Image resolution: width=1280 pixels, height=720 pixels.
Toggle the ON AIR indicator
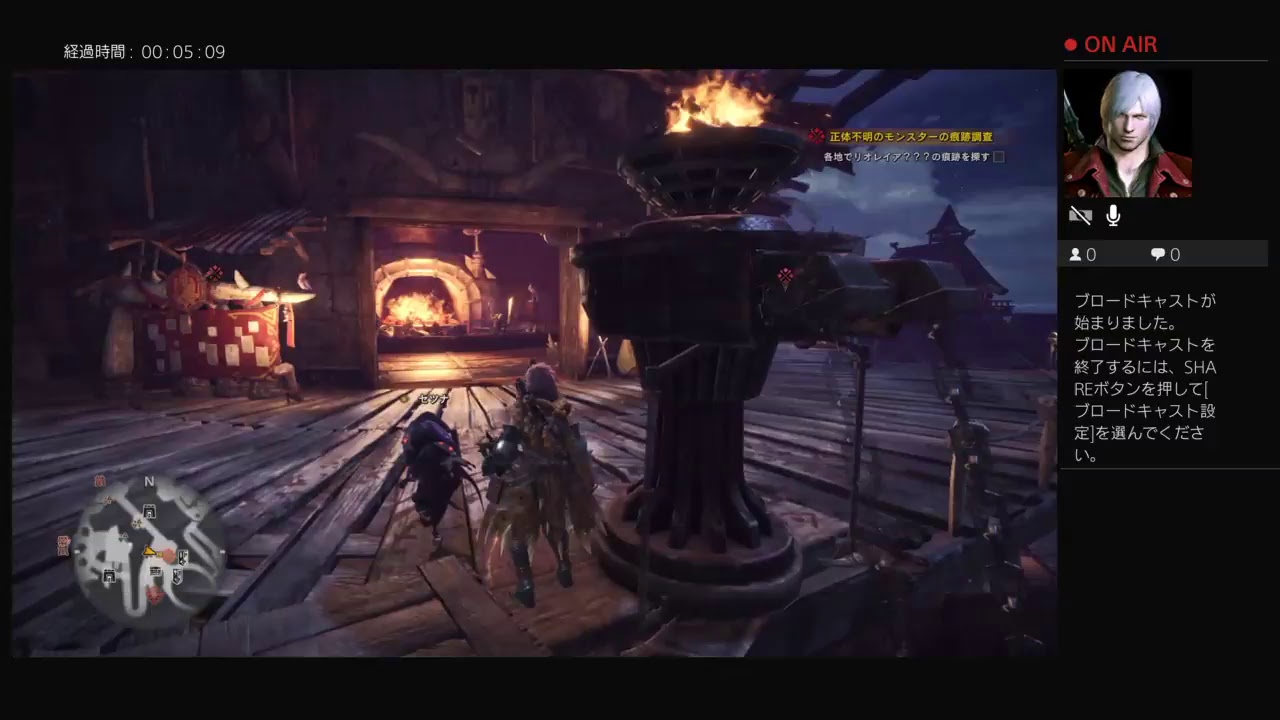click(x=1110, y=44)
